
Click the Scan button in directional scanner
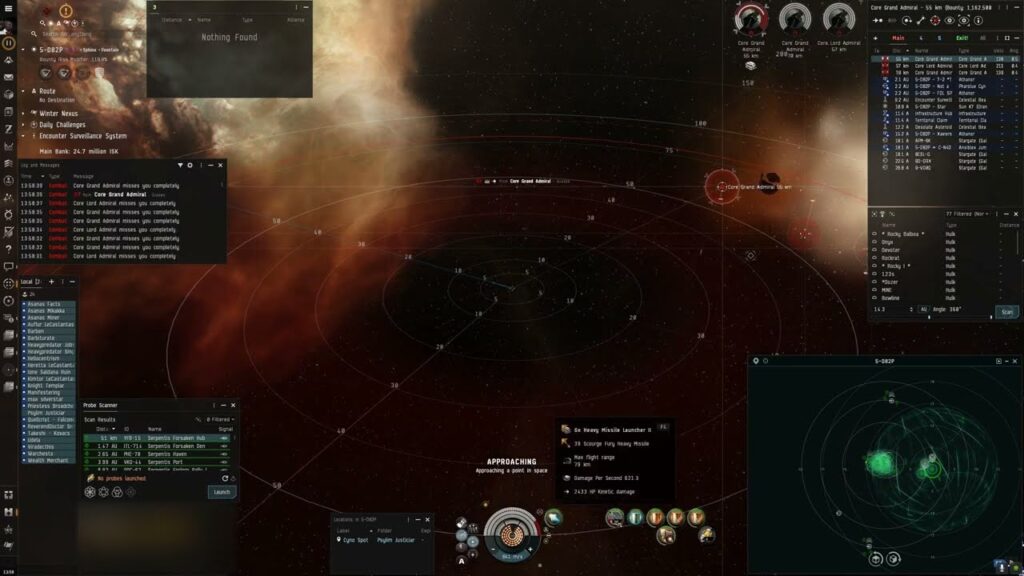1007,311
